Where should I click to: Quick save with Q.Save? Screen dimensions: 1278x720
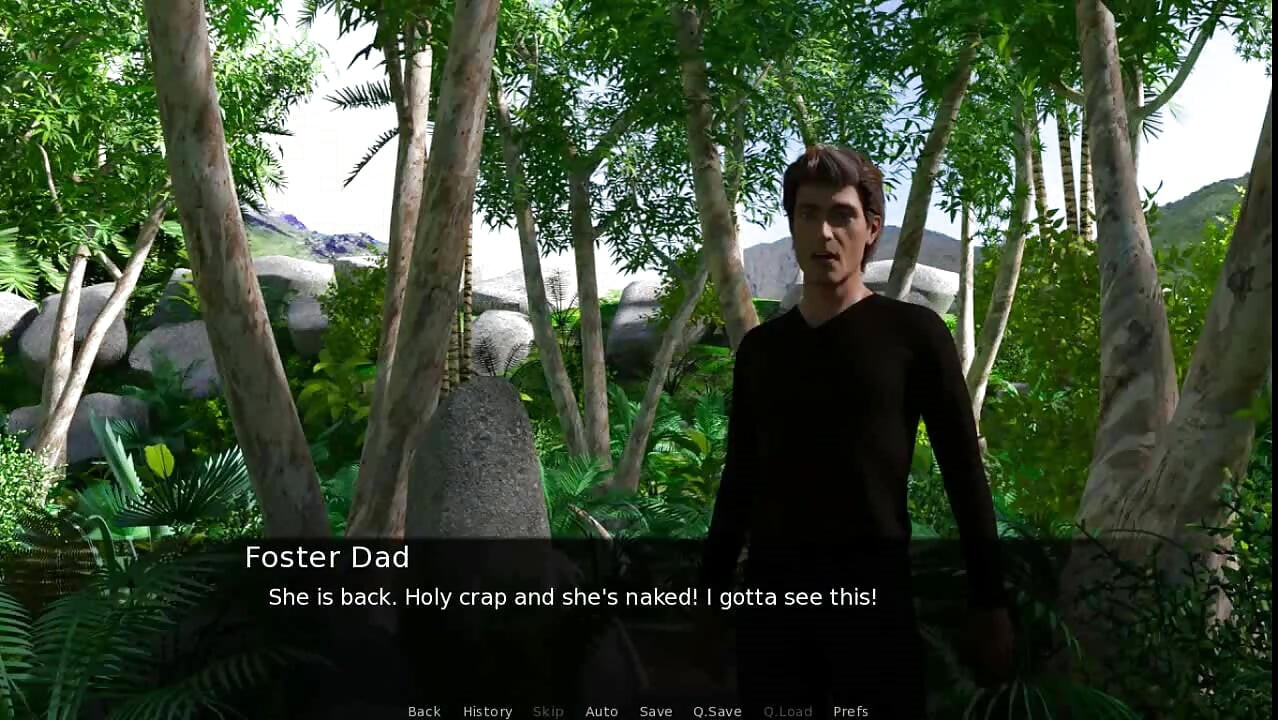pyautogui.click(x=717, y=711)
